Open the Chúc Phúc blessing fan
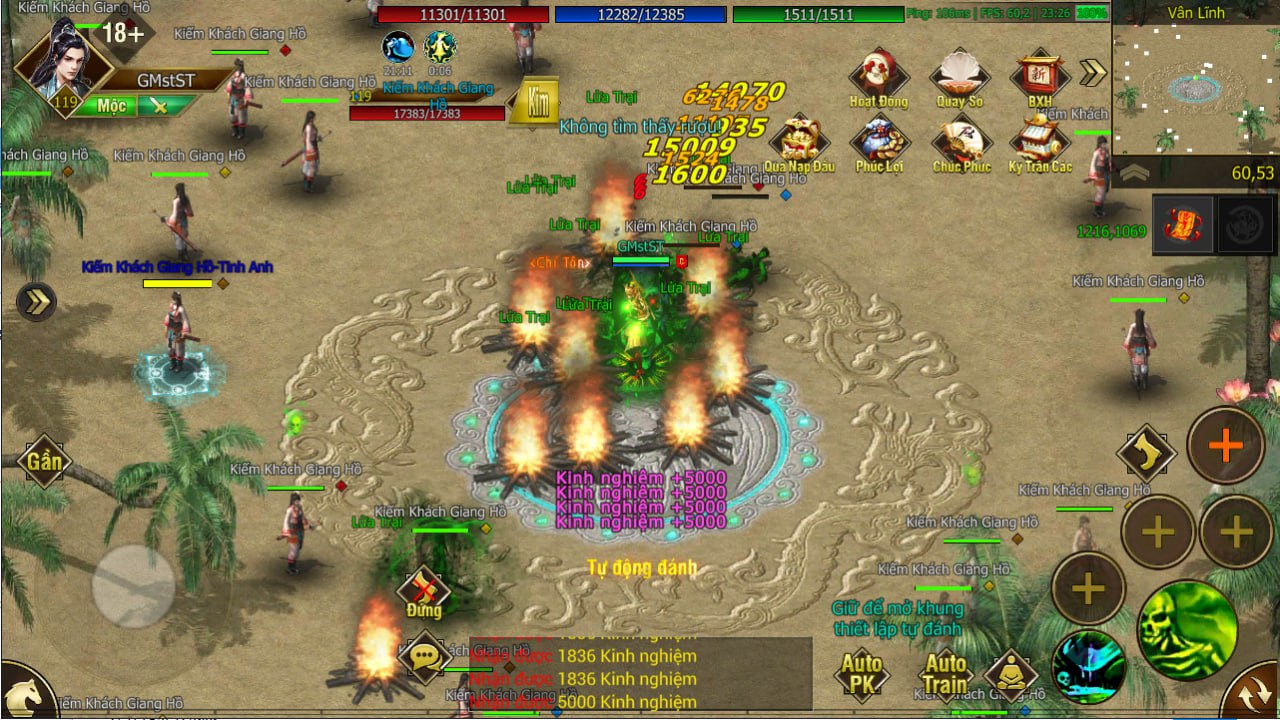1280x720 pixels. pos(960,142)
